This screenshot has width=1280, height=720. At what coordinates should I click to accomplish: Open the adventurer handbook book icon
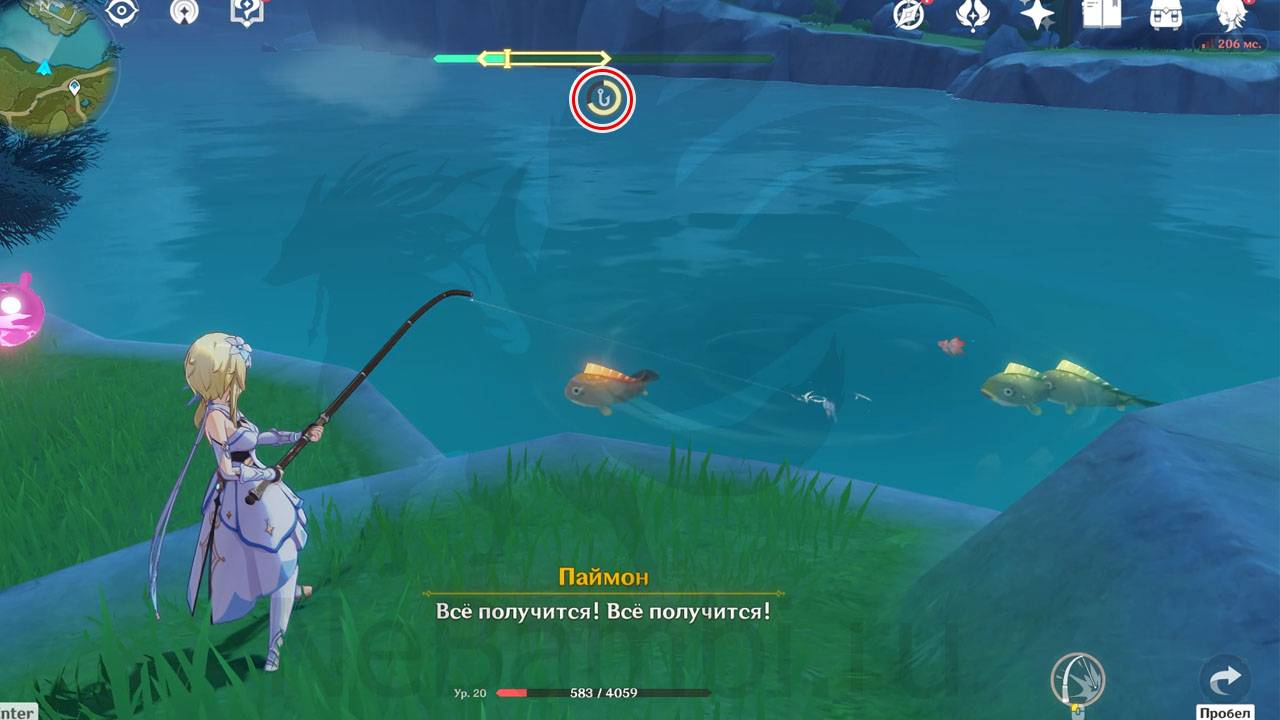point(1101,14)
